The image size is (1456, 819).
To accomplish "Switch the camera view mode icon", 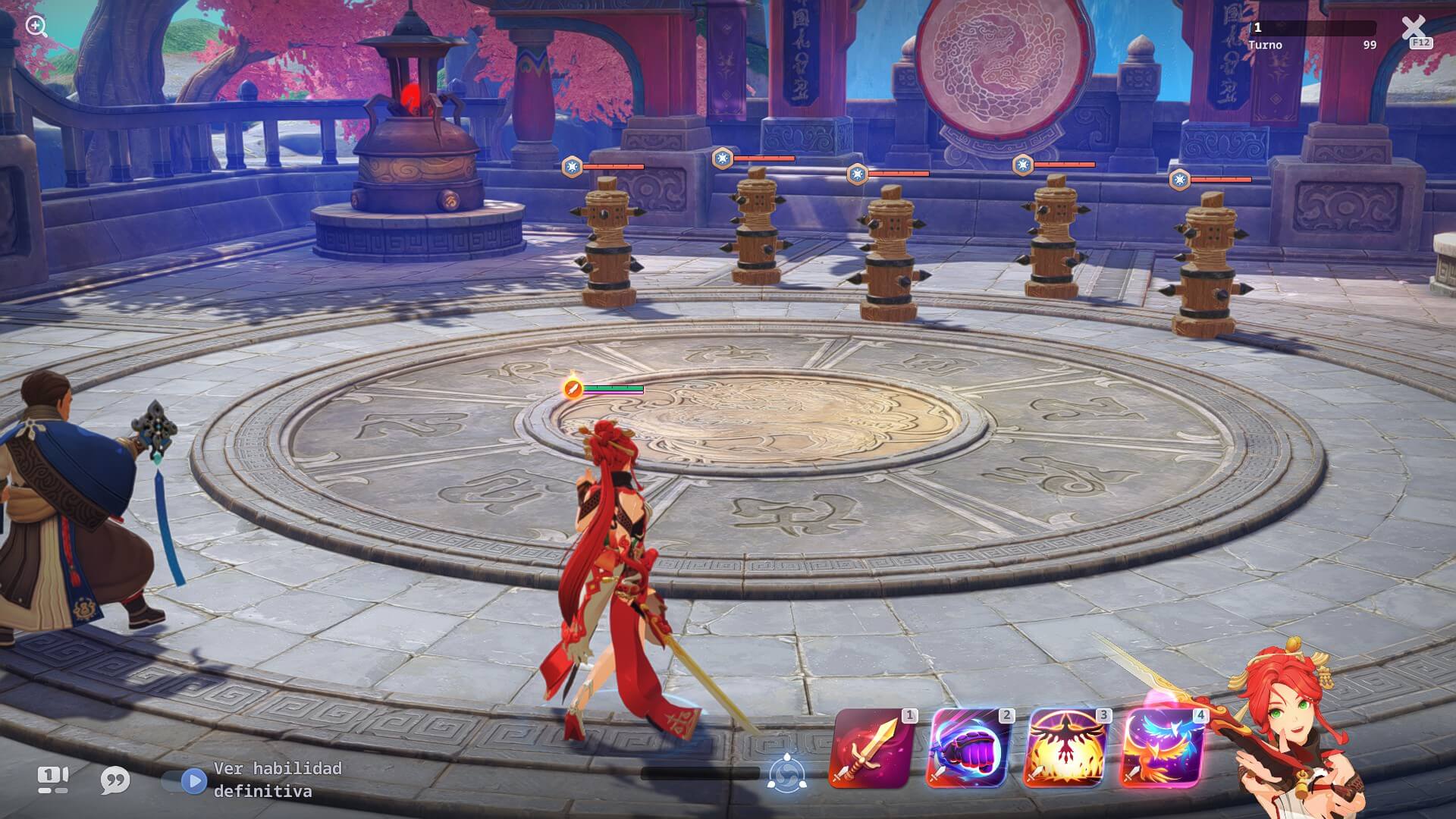I will [x=53, y=780].
